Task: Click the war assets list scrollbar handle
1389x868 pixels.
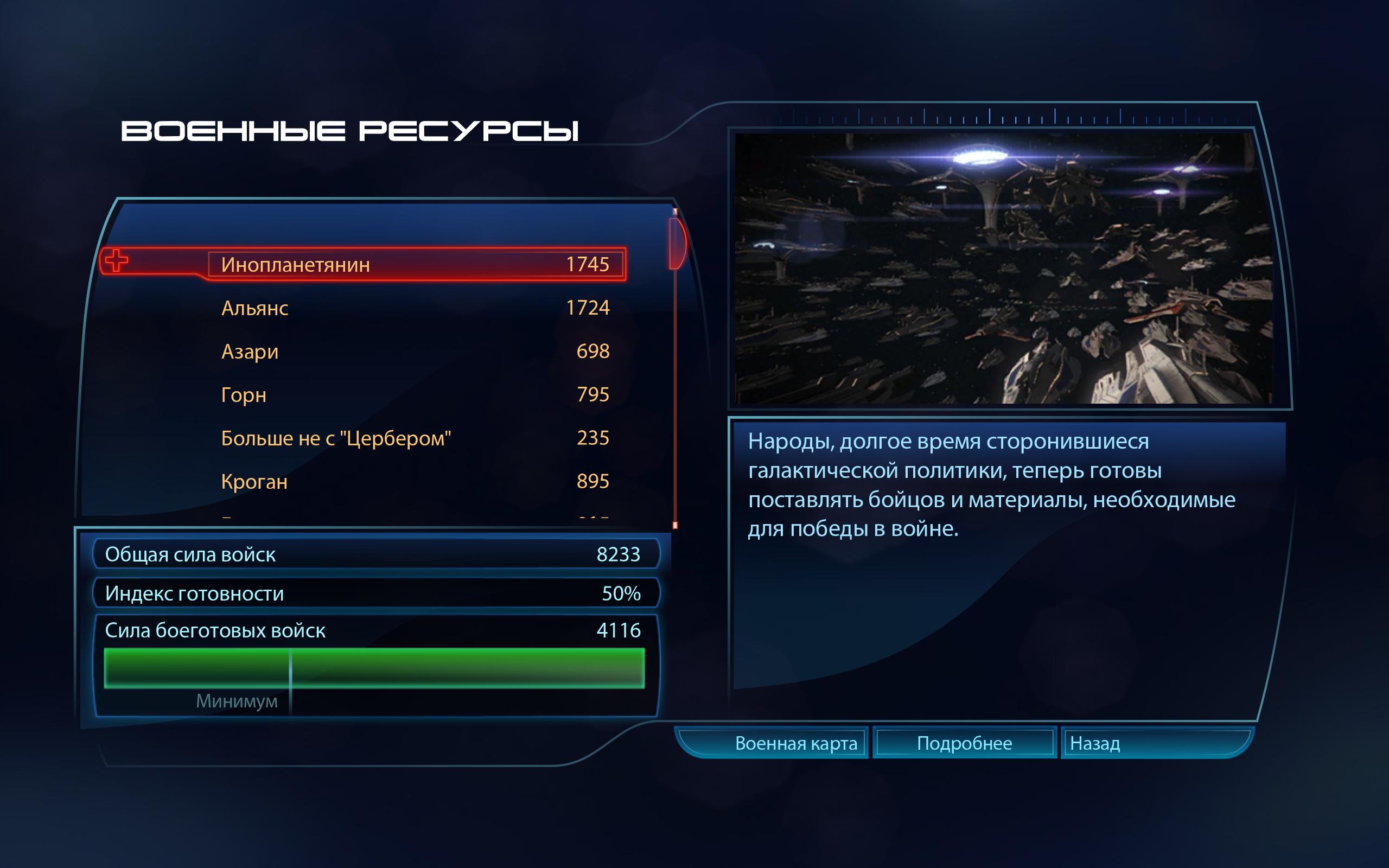Action: [677, 244]
